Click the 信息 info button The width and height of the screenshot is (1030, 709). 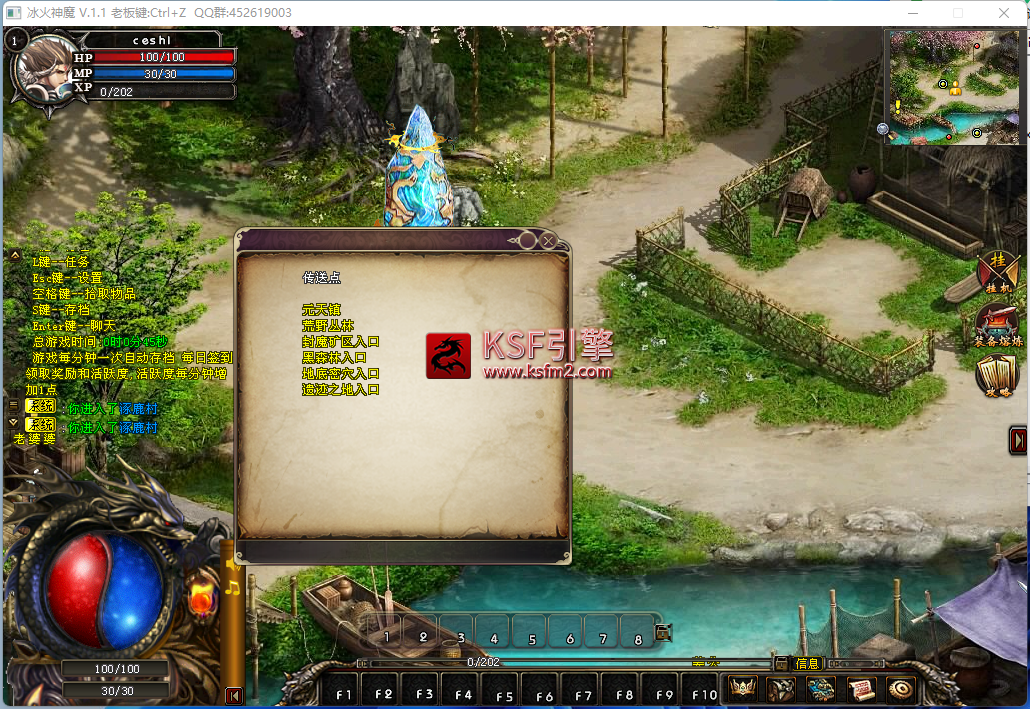(807, 663)
